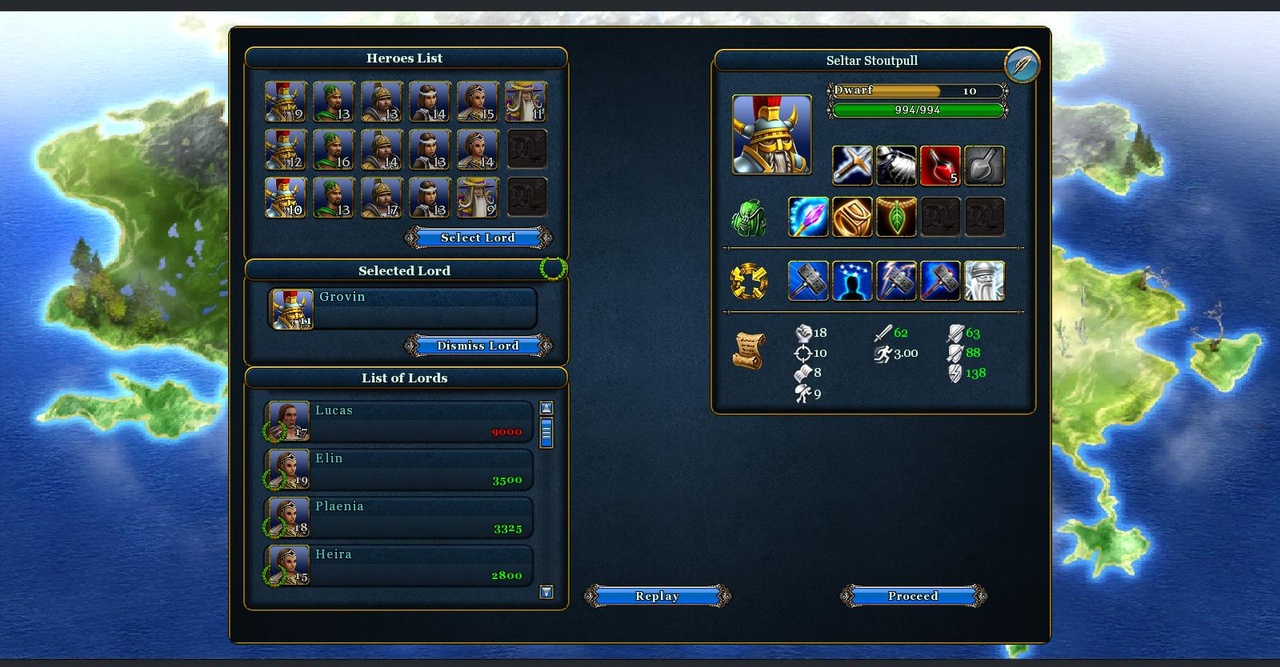Choose the green leaf amulet slot
Viewport: 1280px width, 667px height.
(896, 217)
